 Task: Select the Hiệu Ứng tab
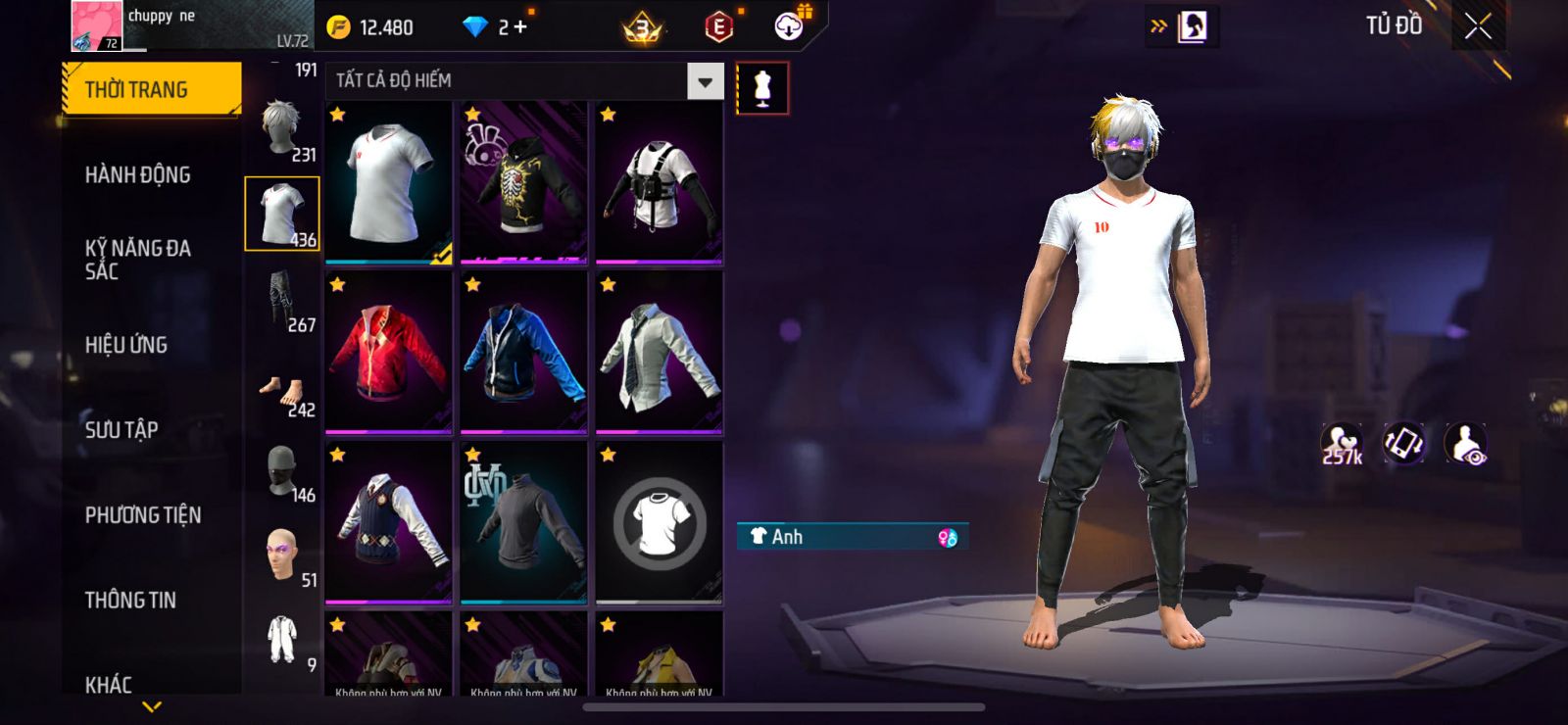(x=126, y=345)
